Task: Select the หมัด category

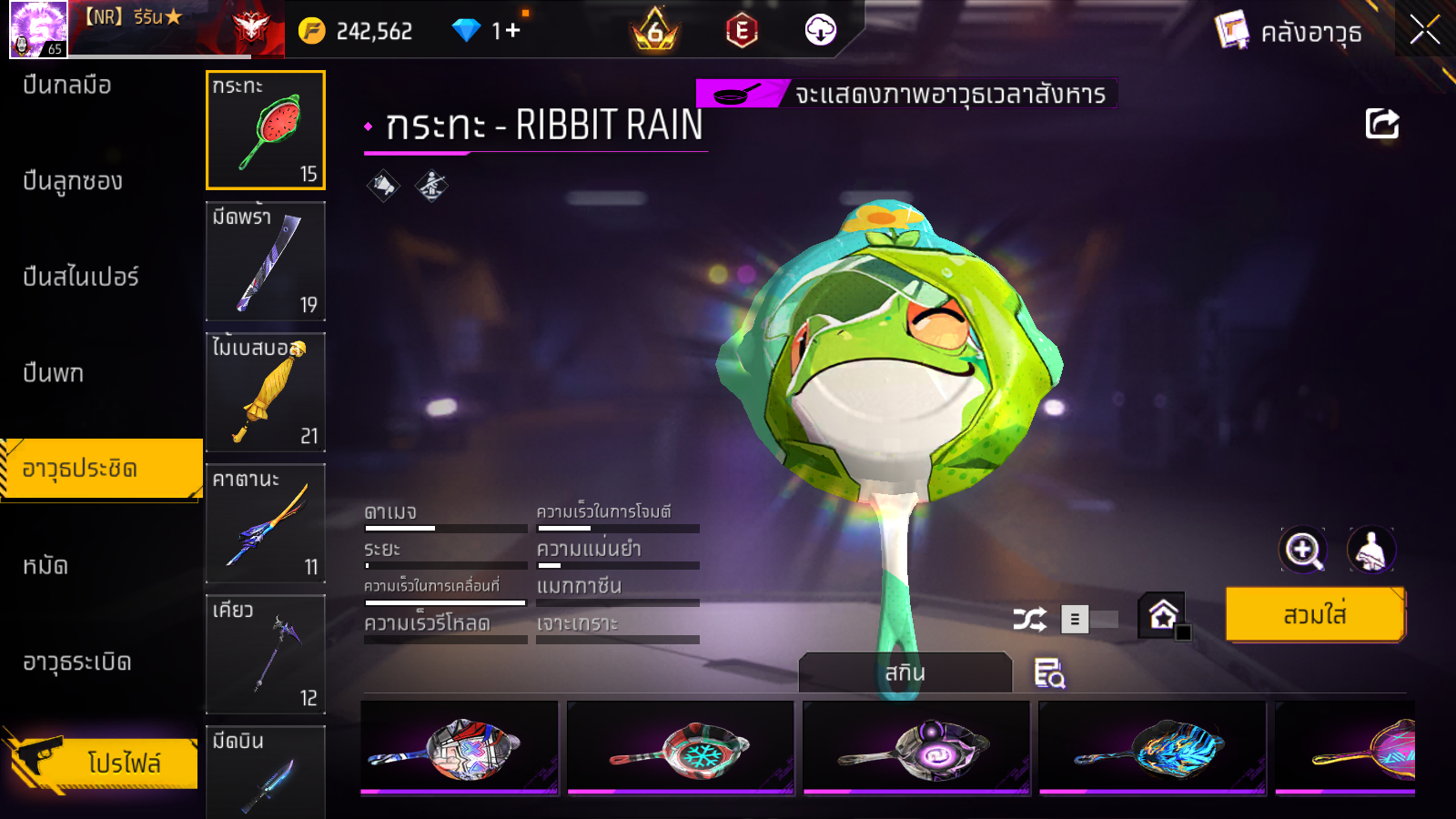Action: 45,566
